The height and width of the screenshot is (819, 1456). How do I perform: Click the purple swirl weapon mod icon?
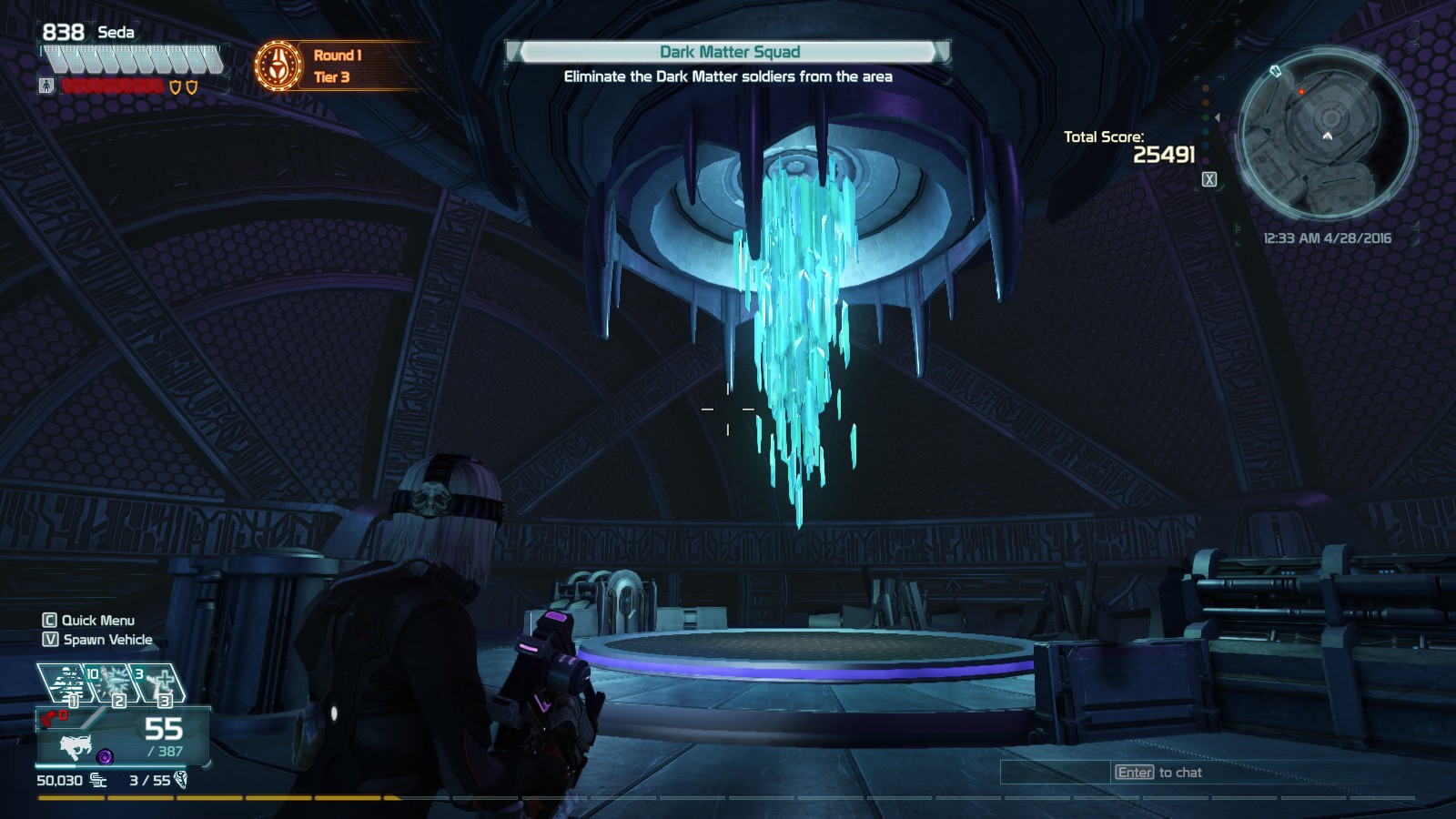(x=105, y=756)
